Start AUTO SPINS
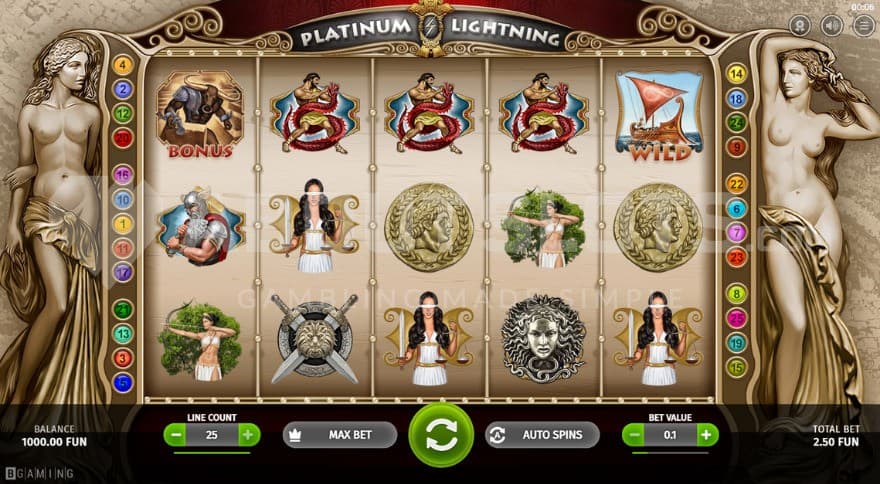The height and width of the screenshot is (484, 880). 542,435
